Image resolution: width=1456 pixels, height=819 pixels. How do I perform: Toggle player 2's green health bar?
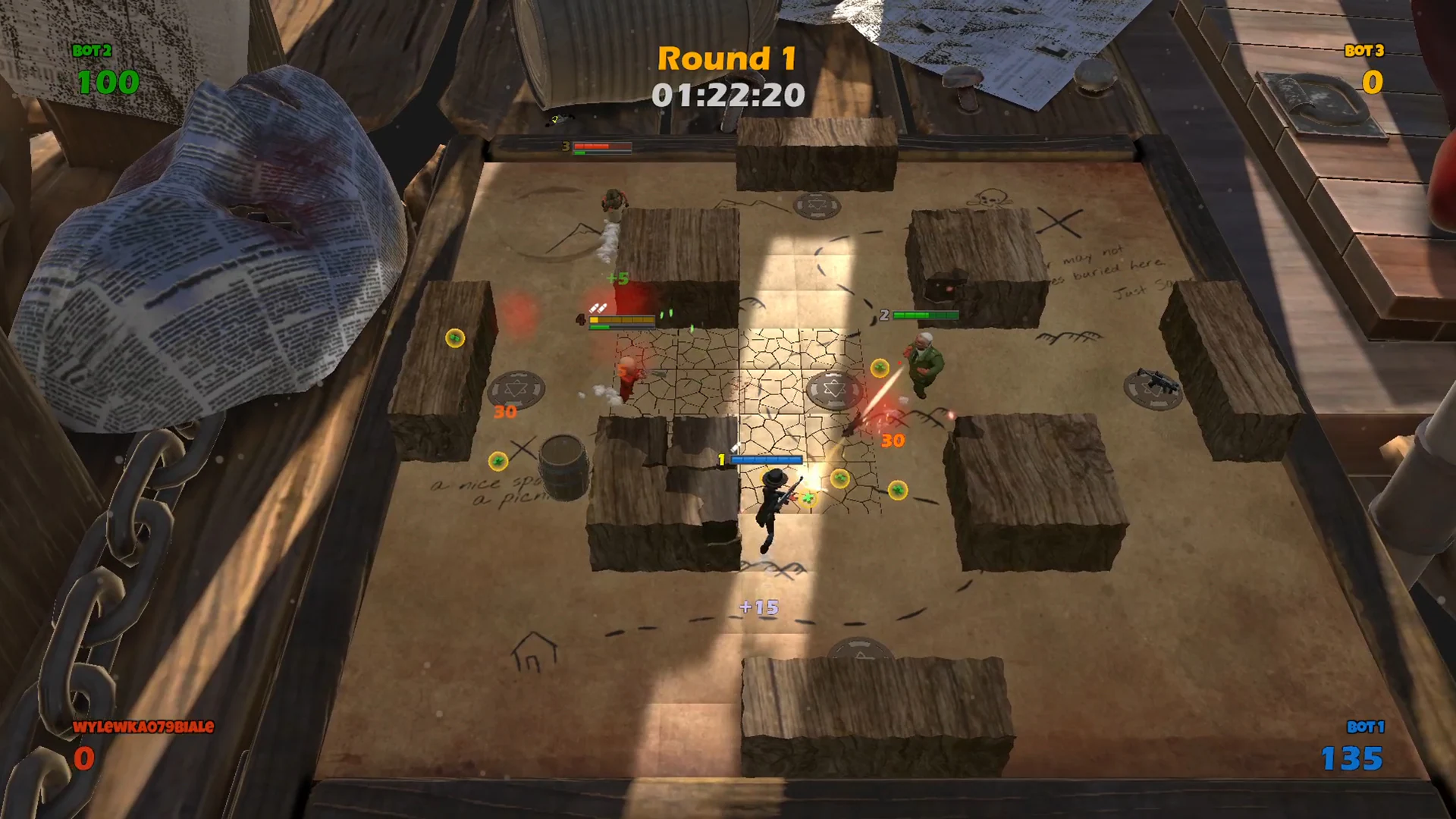tap(927, 313)
